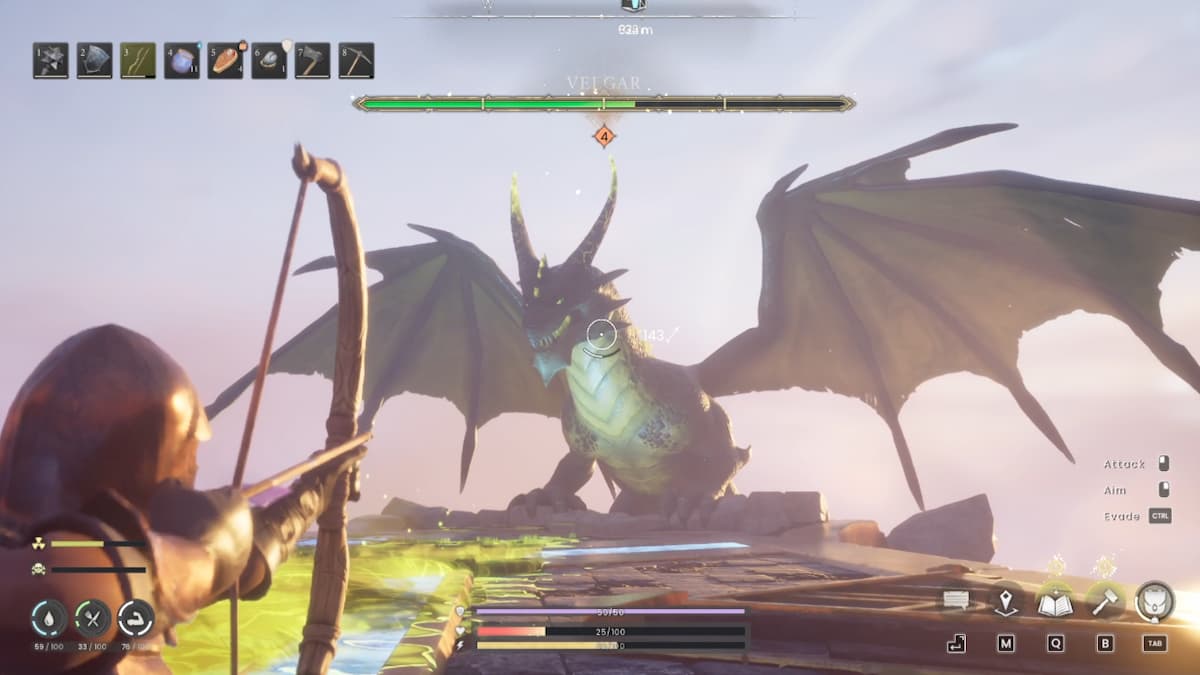
Task: Equip the axe from the hotbar
Action: [313, 61]
